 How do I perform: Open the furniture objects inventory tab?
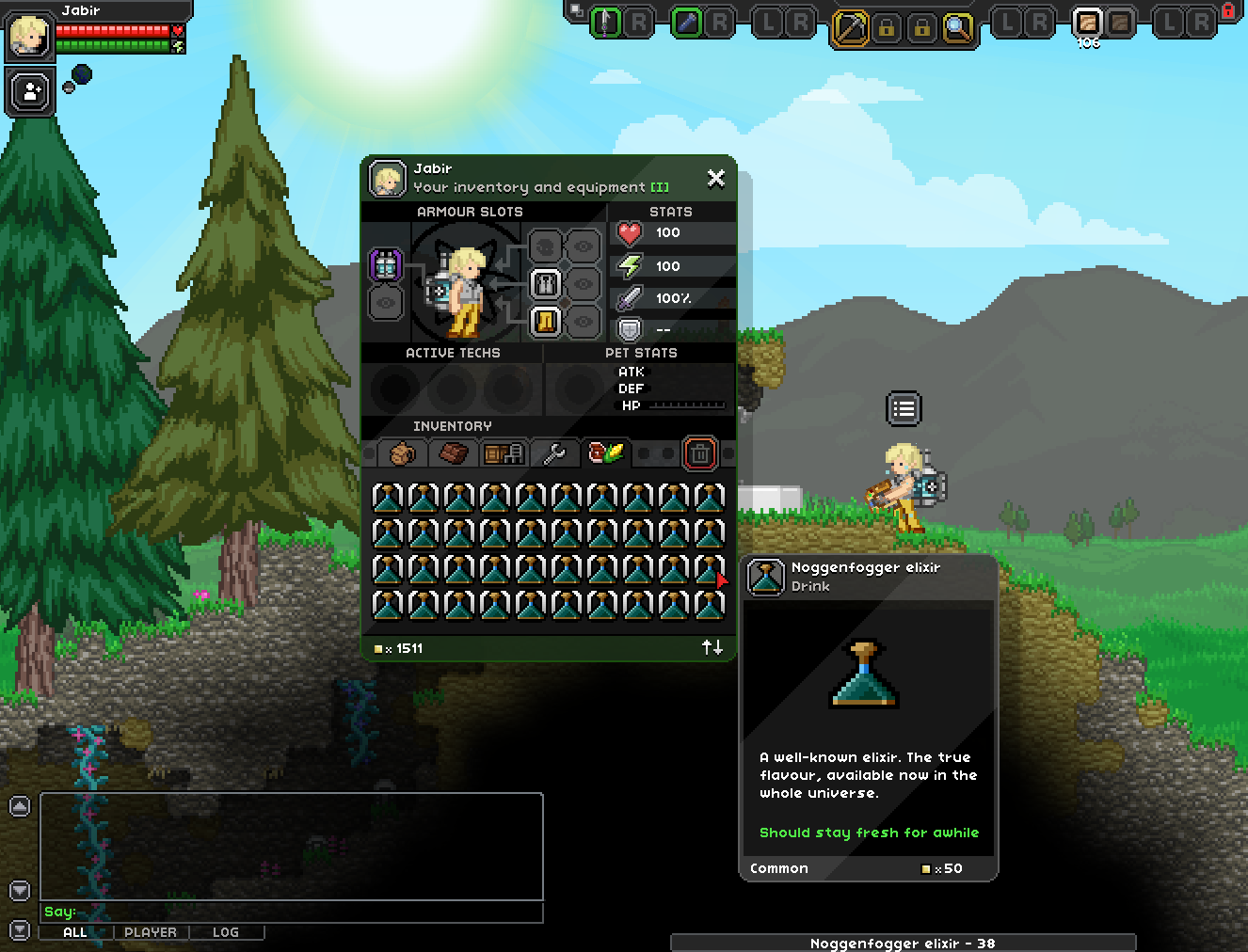tap(504, 454)
